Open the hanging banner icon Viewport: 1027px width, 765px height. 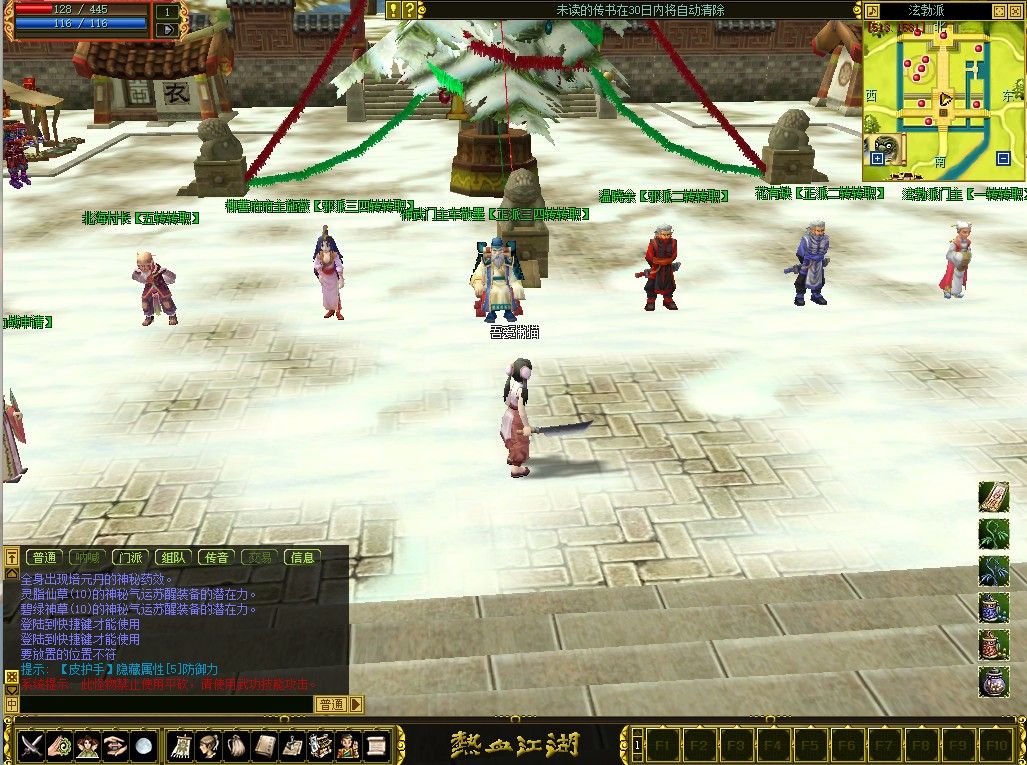(183, 745)
